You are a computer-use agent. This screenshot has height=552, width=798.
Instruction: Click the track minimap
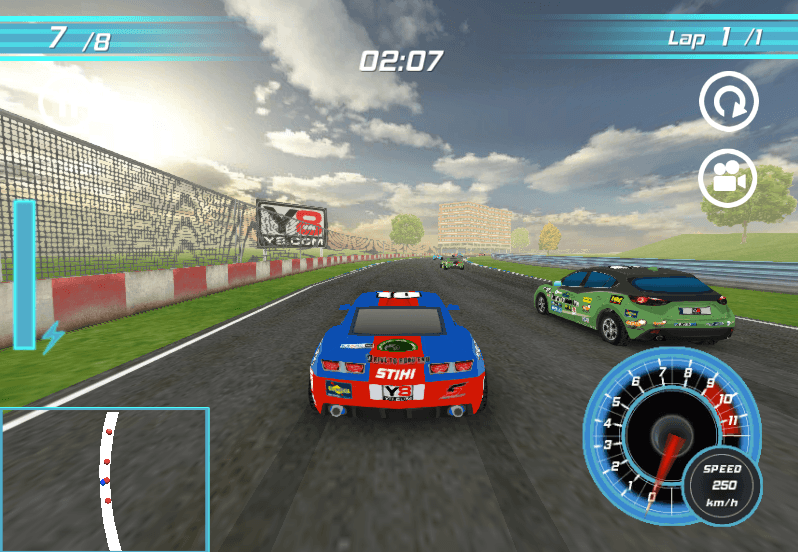tap(105, 479)
